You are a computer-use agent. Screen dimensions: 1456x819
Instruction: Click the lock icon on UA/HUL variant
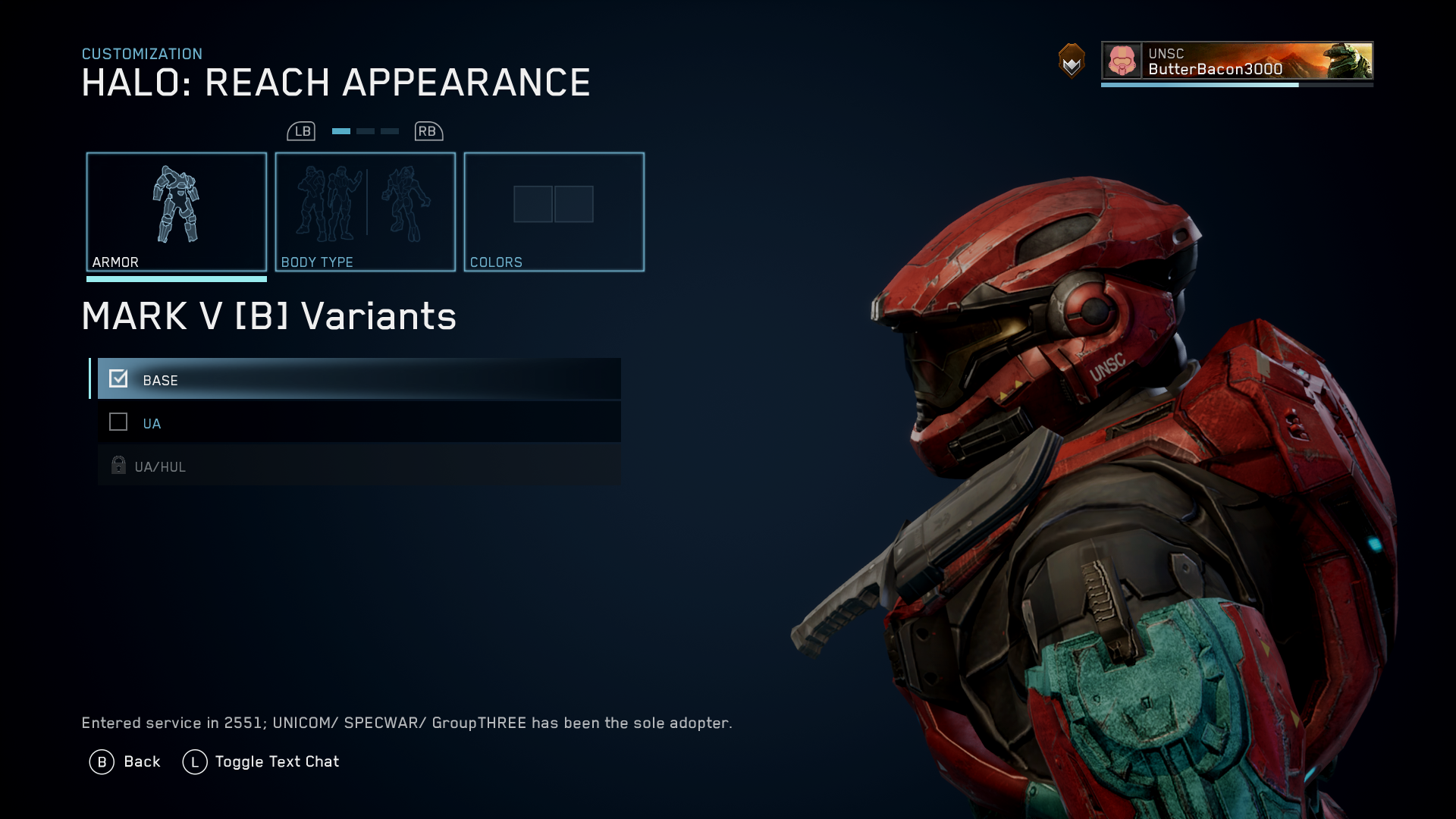(118, 465)
